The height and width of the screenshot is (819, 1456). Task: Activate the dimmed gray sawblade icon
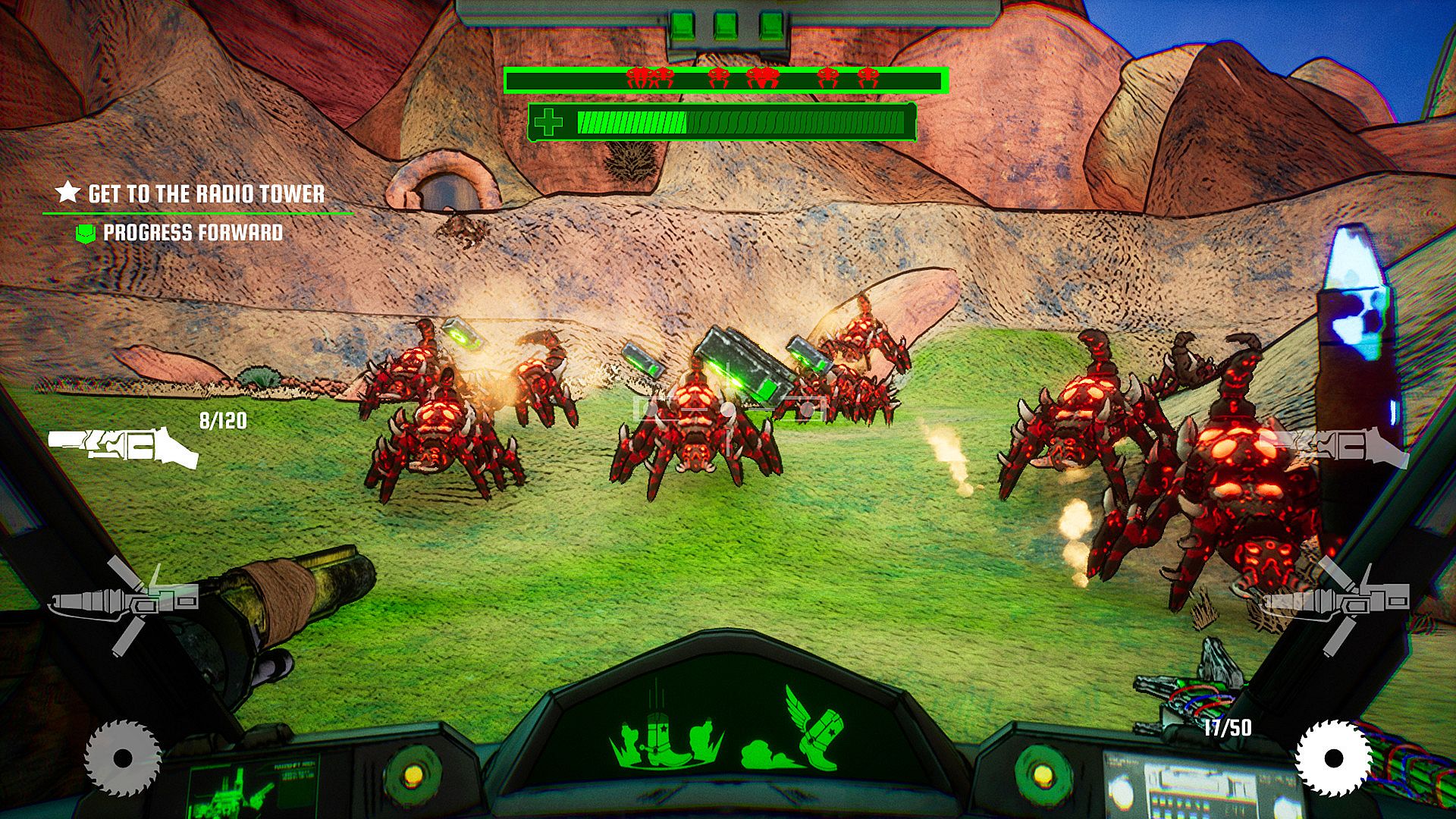[x=123, y=758]
